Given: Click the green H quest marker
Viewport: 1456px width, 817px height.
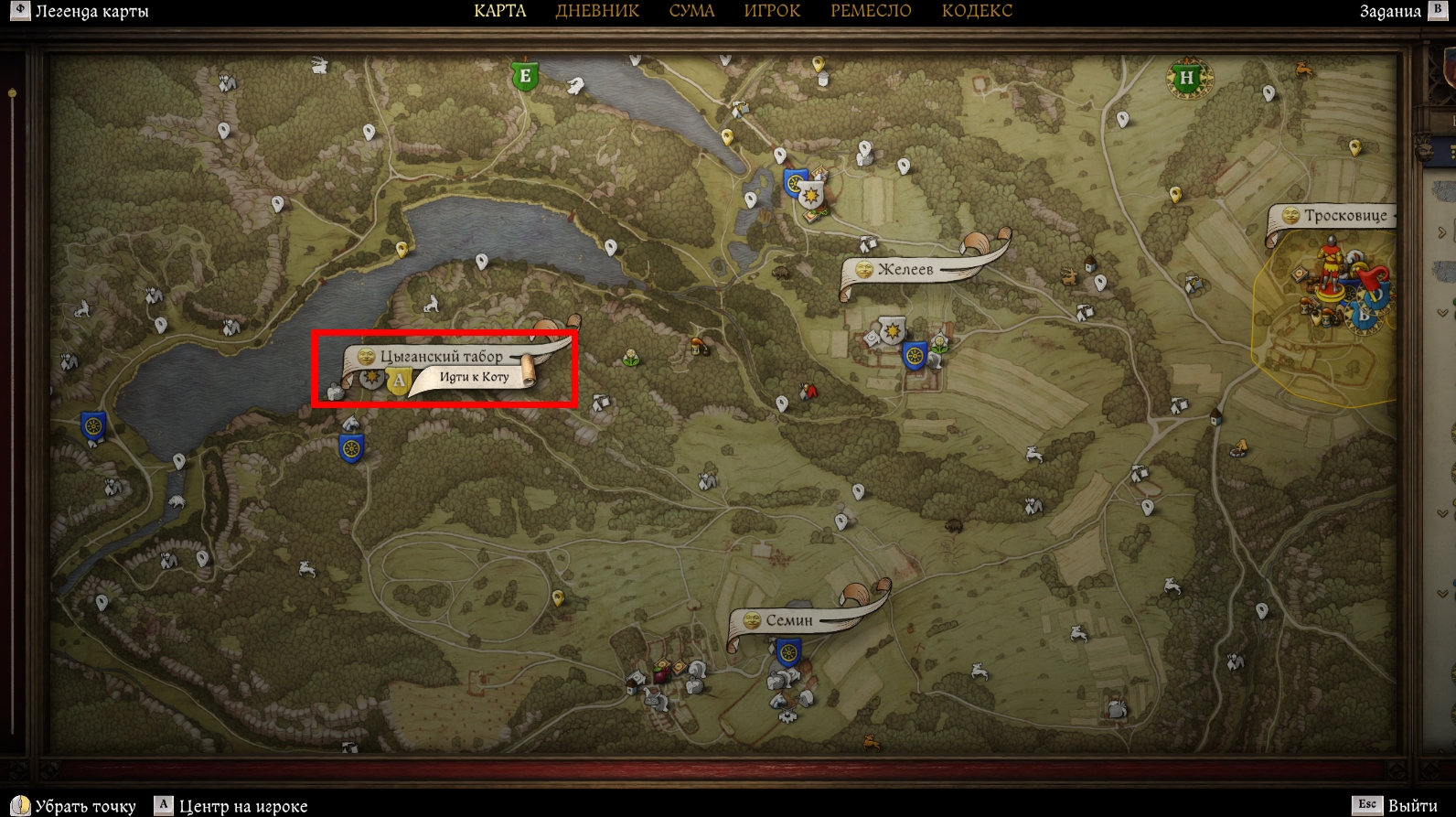Looking at the screenshot, I should pos(1187,78).
